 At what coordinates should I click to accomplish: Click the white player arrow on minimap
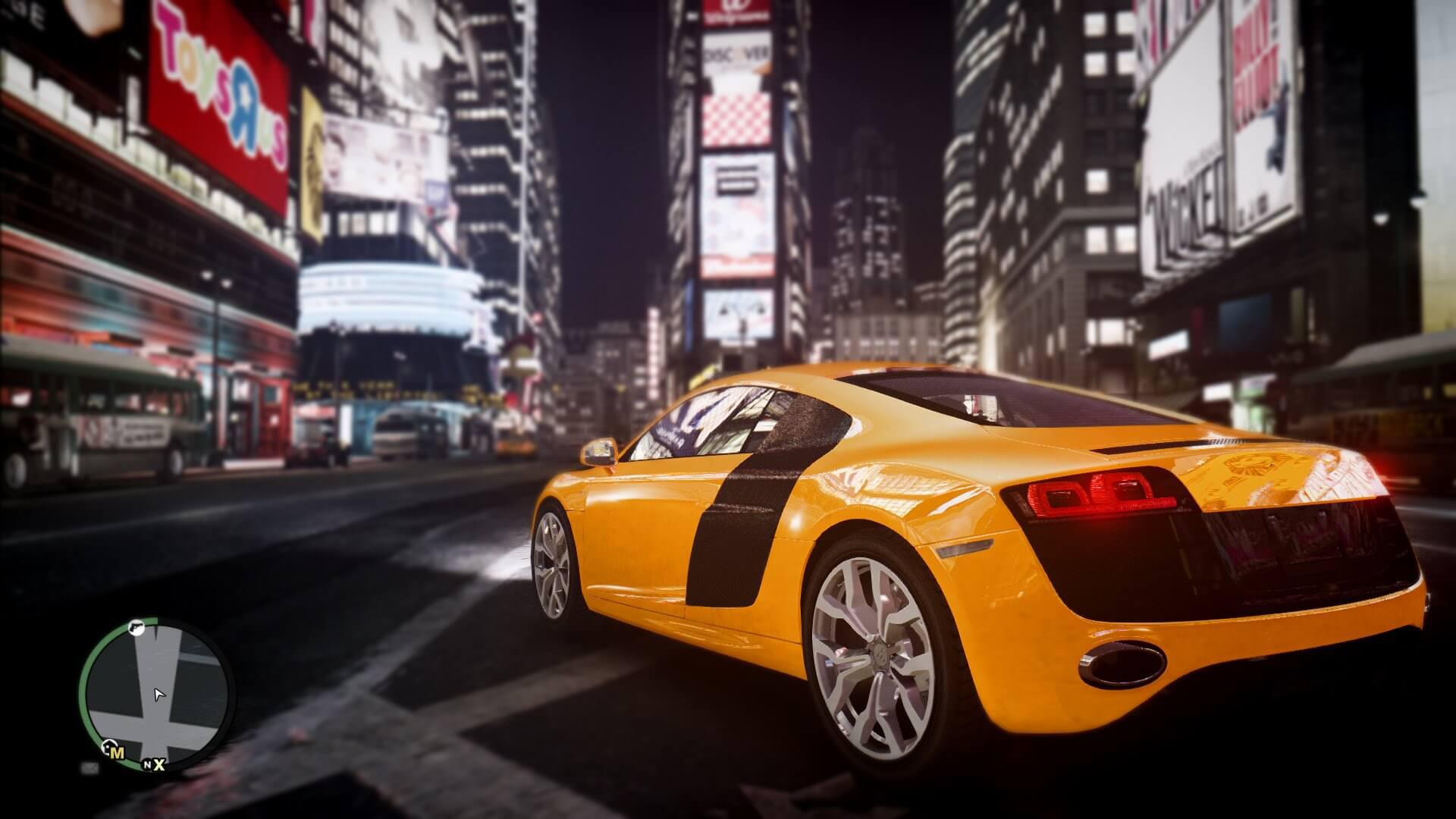(158, 695)
